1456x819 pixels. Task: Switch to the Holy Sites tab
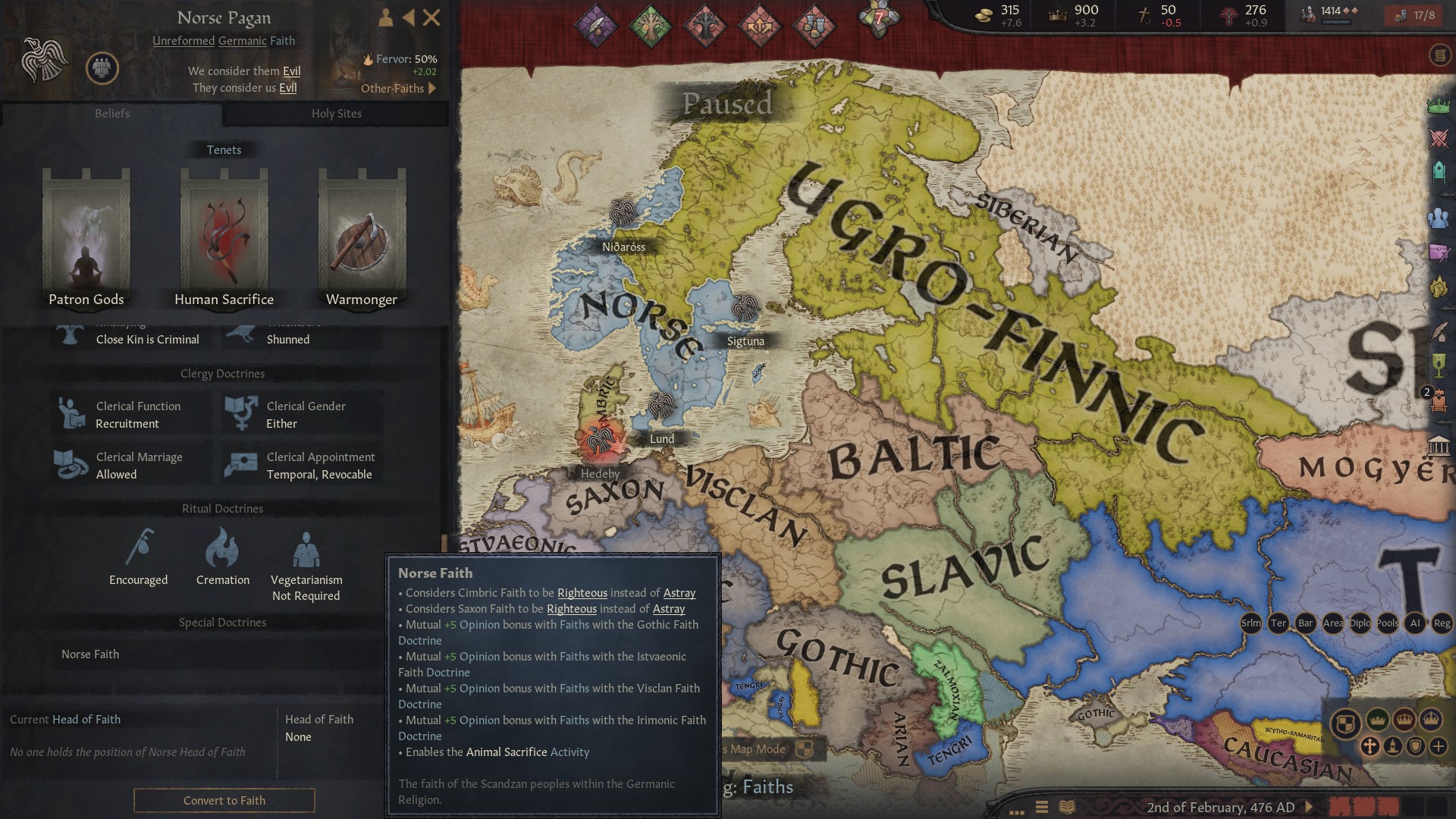337,114
